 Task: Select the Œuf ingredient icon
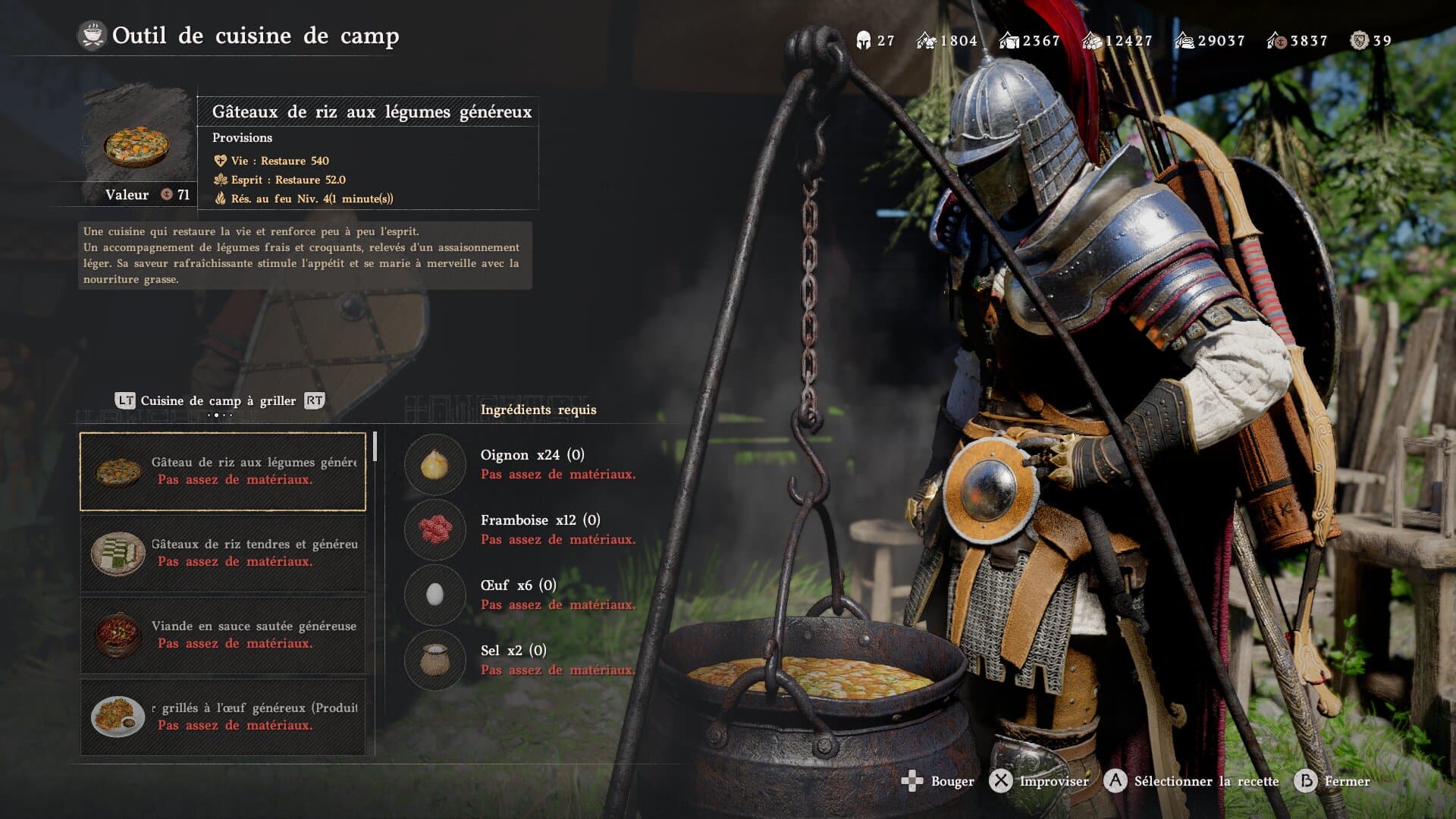click(435, 595)
